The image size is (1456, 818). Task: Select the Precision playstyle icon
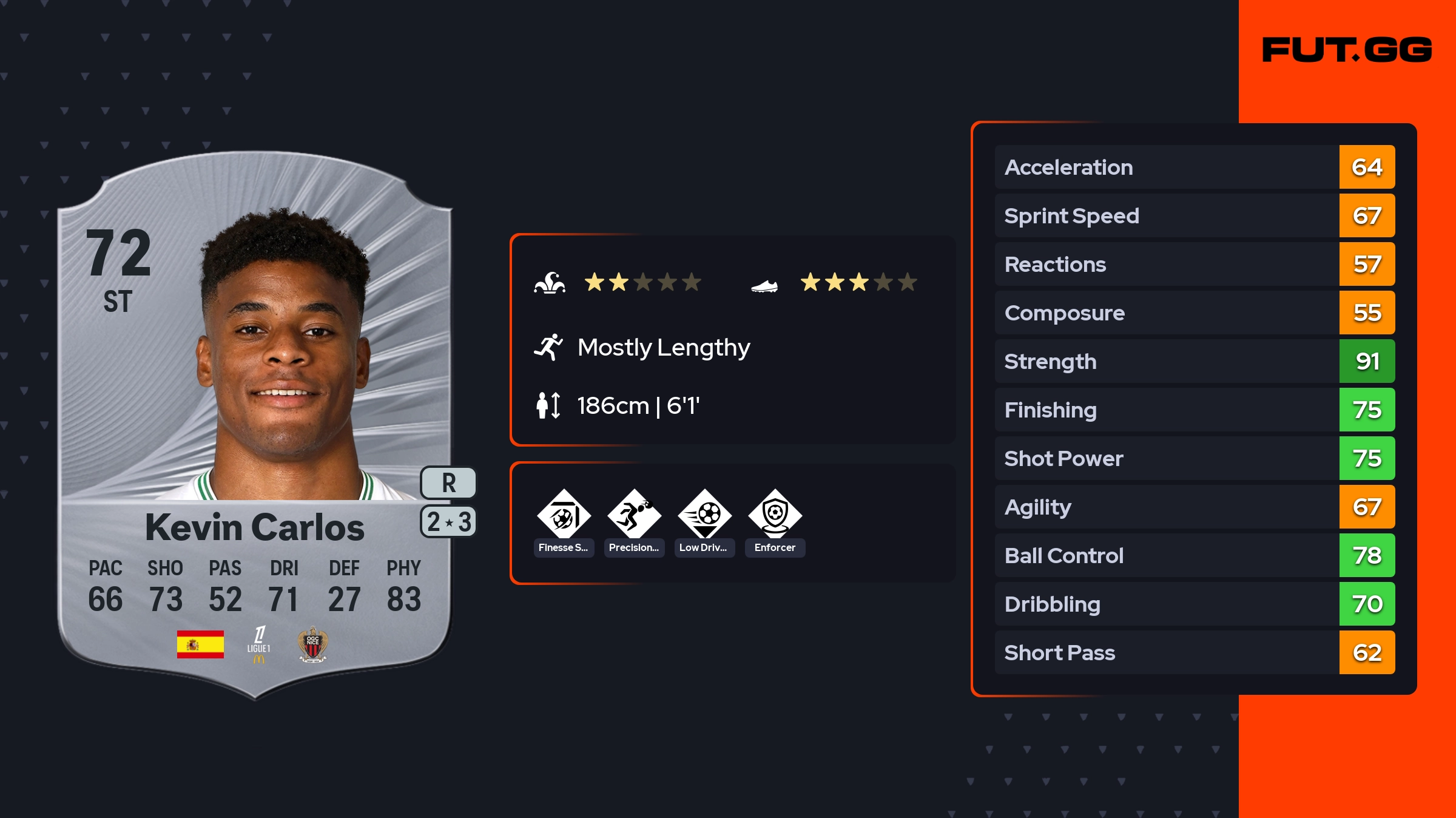click(x=634, y=515)
